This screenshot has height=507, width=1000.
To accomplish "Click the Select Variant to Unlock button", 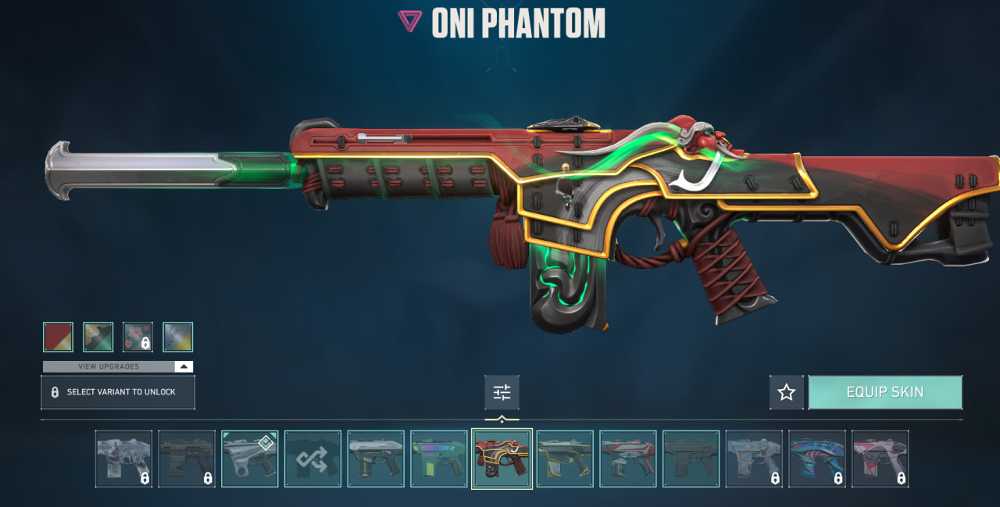I will click(x=118, y=392).
